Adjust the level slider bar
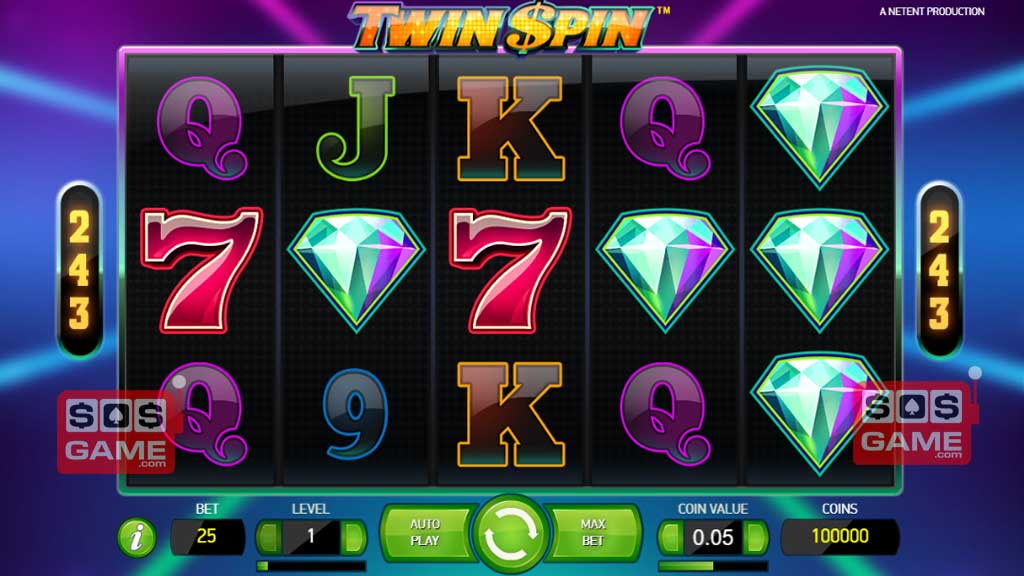This screenshot has width=1024, height=576. tap(311, 566)
